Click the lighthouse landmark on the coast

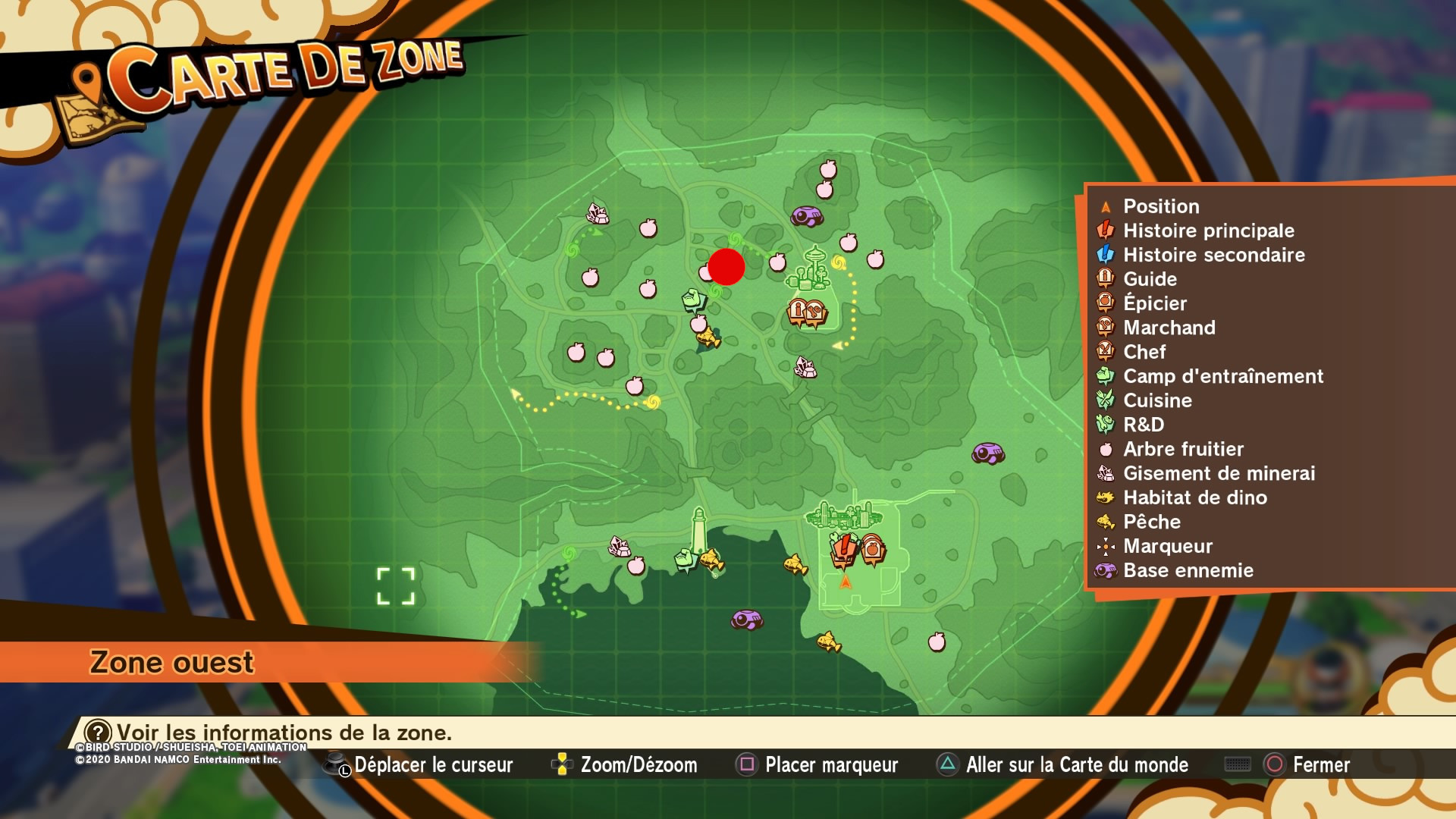point(698,530)
